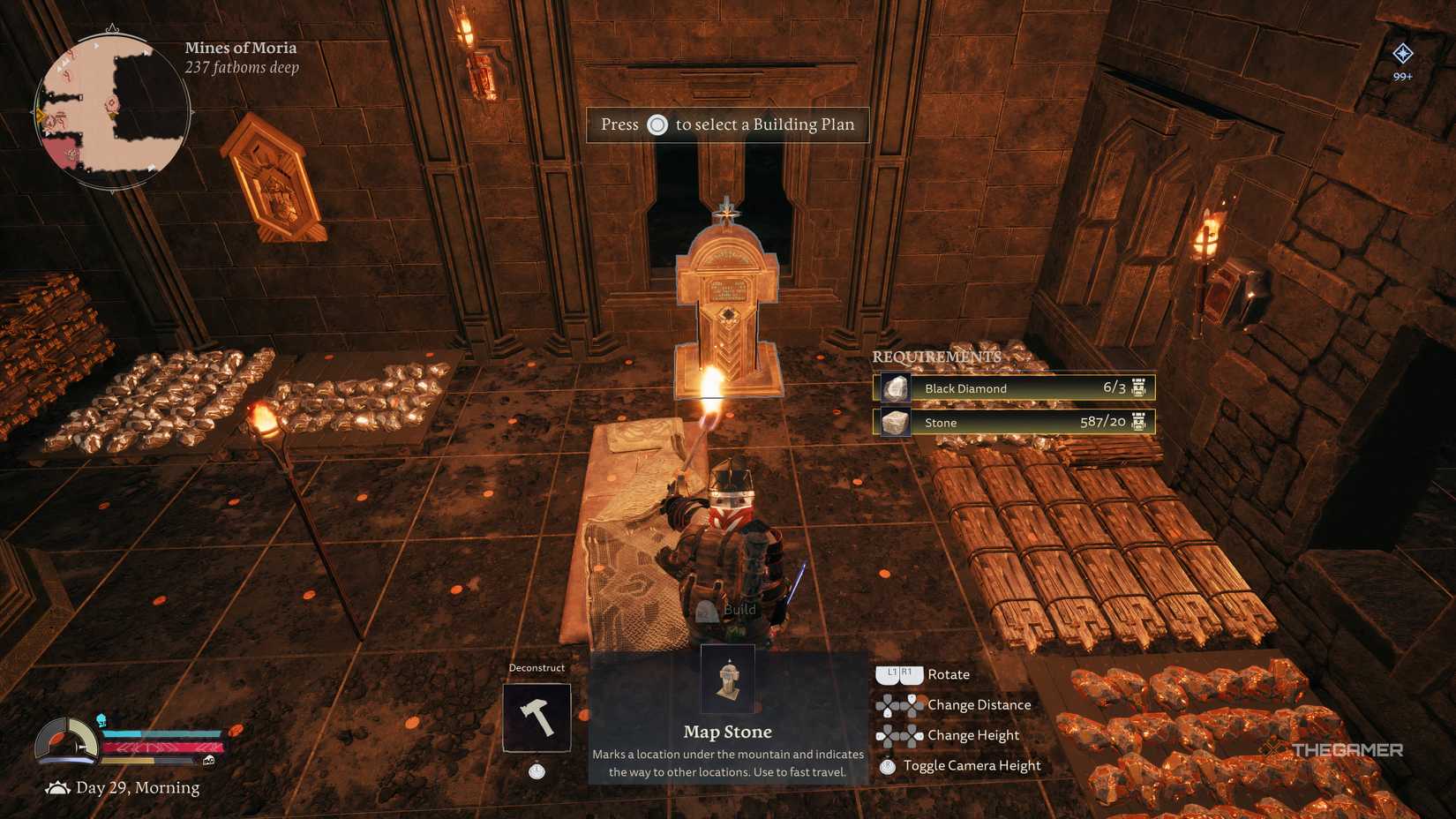Viewport: 1456px width, 819px height.
Task: Click the weather icon beside Day 29
Action: [x=57, y=786]
